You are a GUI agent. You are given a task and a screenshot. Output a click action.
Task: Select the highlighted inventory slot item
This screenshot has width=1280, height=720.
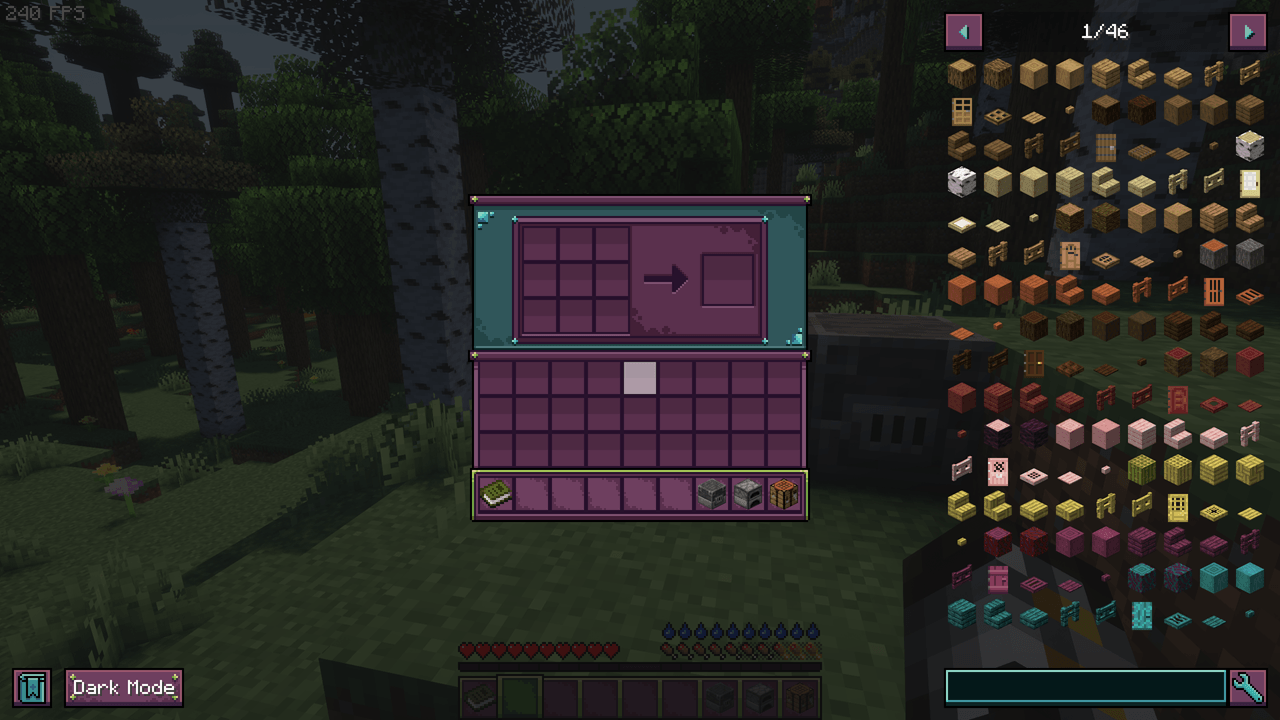point(640,379)
